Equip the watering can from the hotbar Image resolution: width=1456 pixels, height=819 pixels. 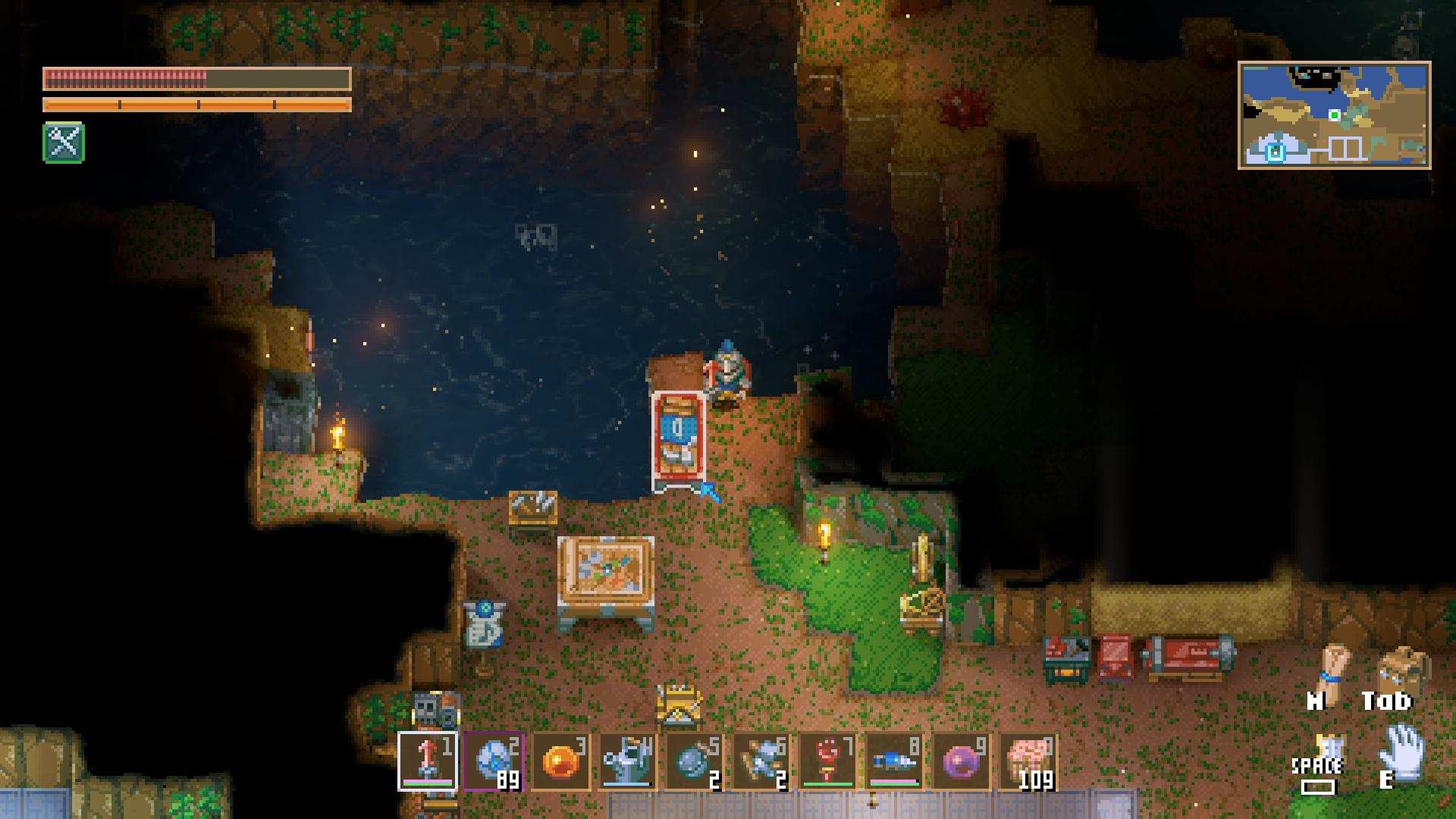point(628,761)
